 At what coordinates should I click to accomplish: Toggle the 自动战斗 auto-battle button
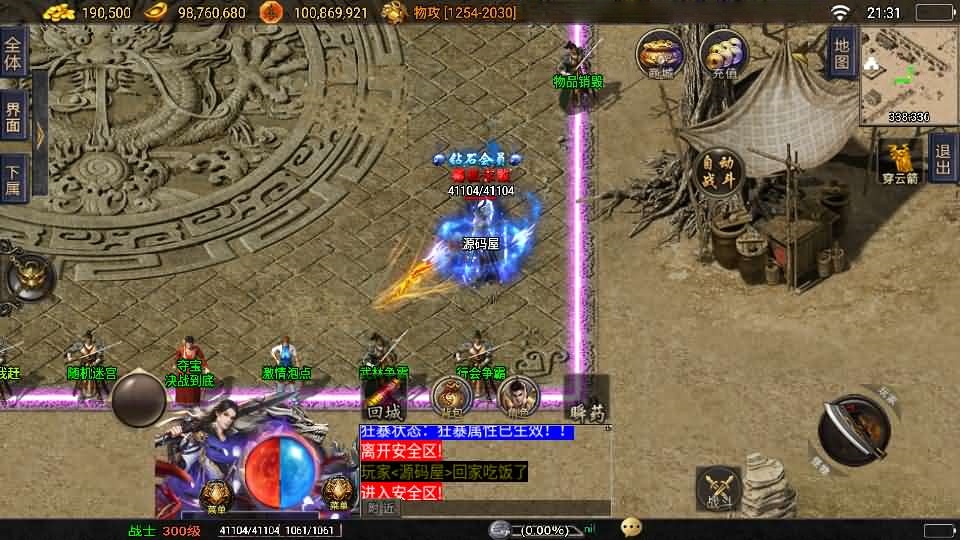[x=720, y=174]
